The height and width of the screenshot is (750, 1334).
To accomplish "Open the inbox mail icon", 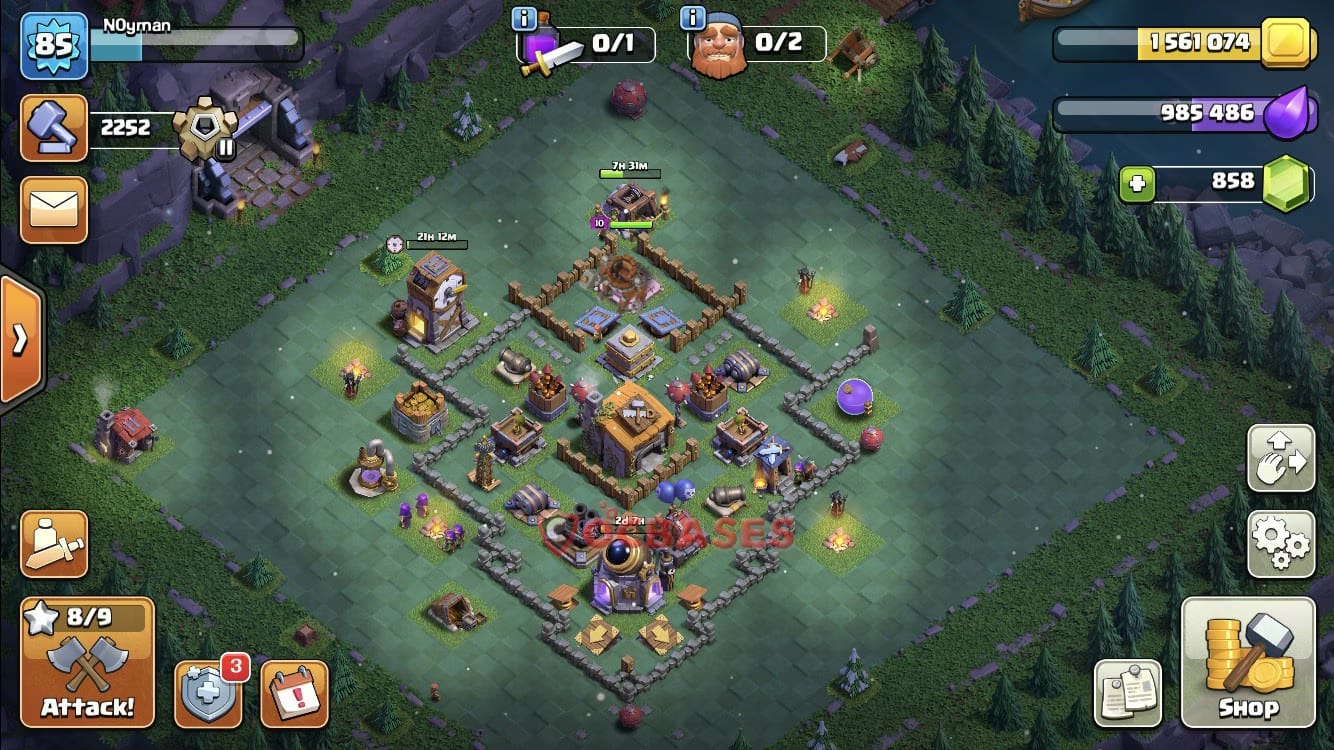I will pos(53,210).
